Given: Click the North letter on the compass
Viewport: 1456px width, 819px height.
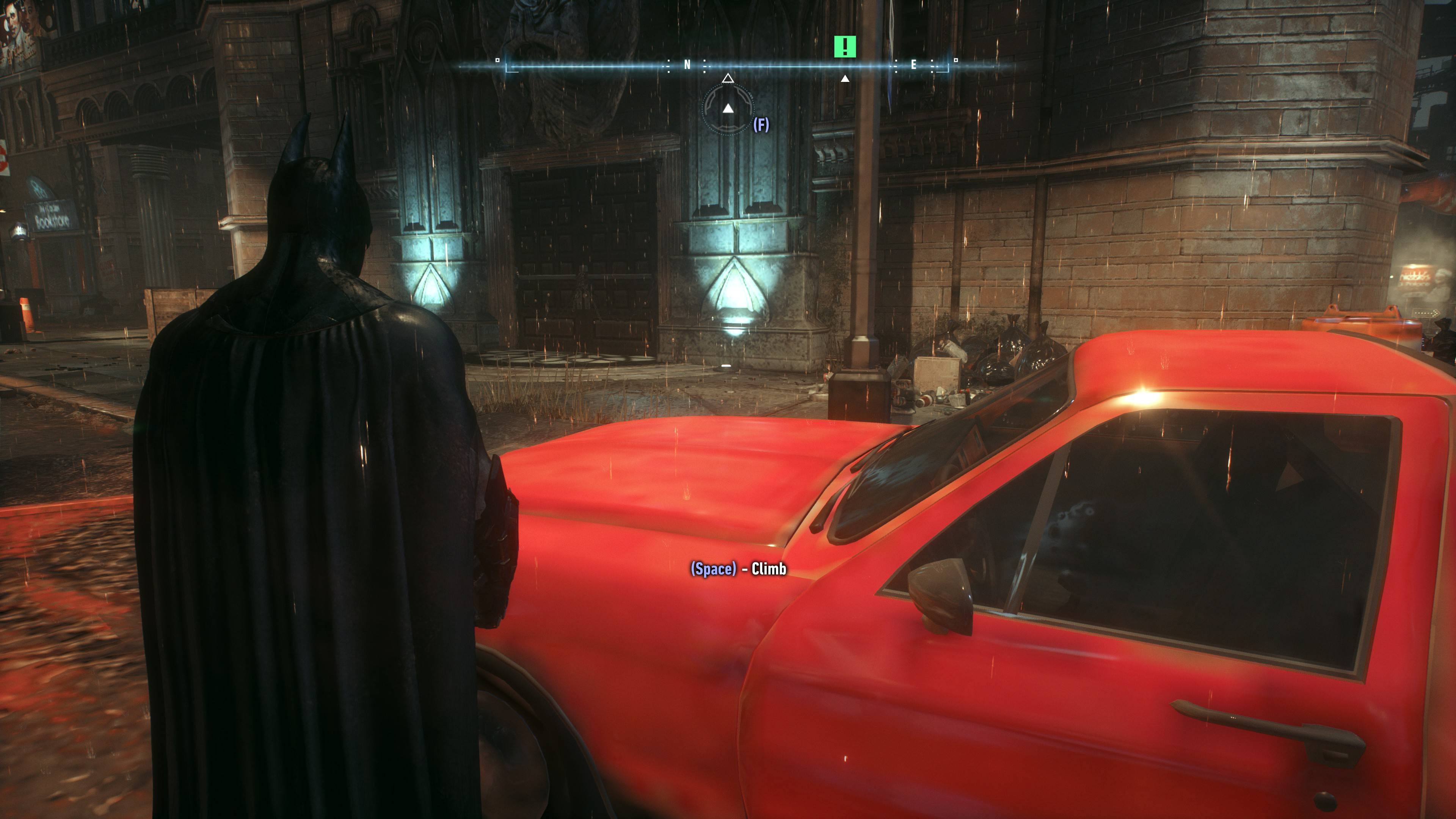Looking at the screenshot, I should tap(687, 65).
